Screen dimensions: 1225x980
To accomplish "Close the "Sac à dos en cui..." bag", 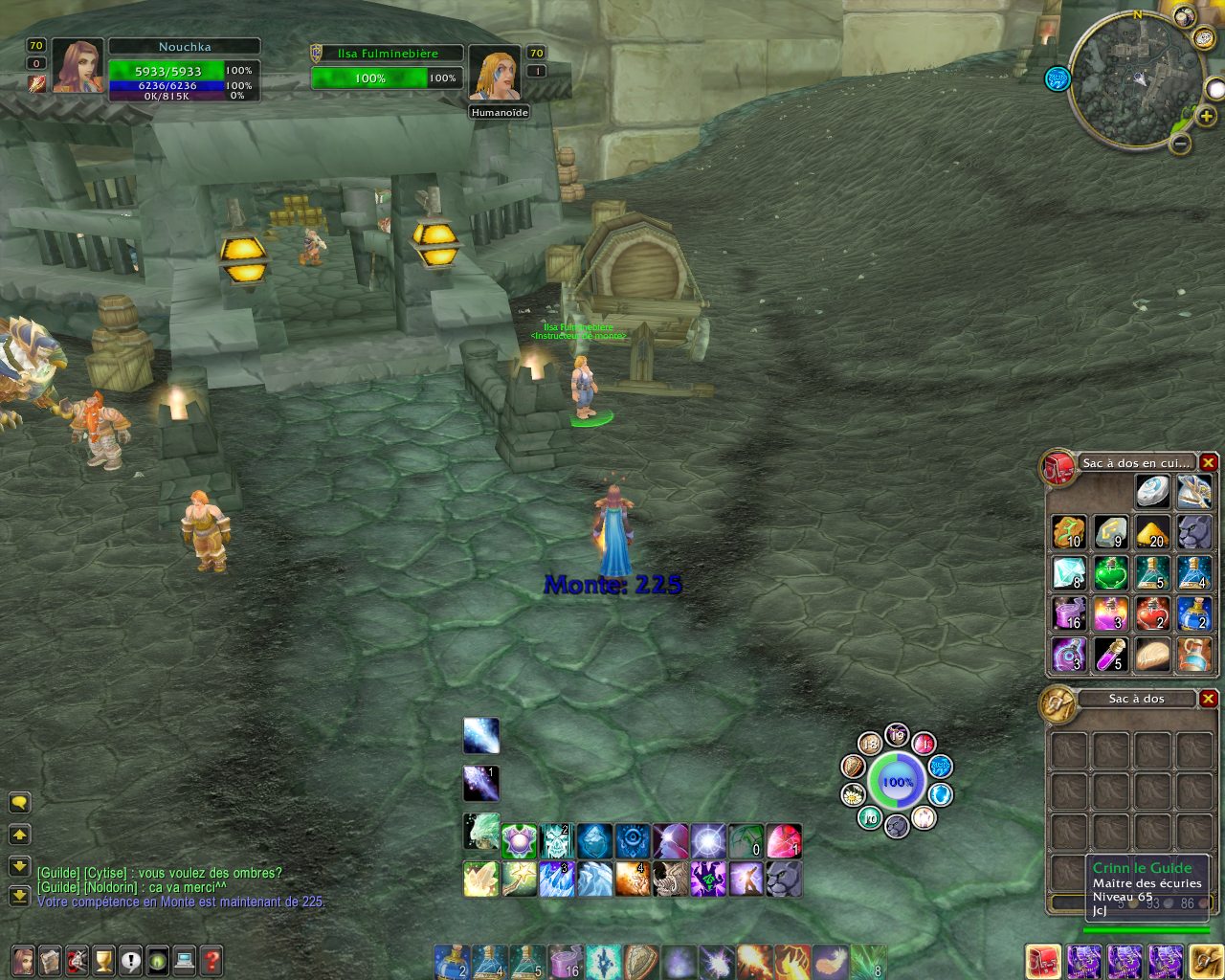I will pyautogui.click(x=1209, y=463).
